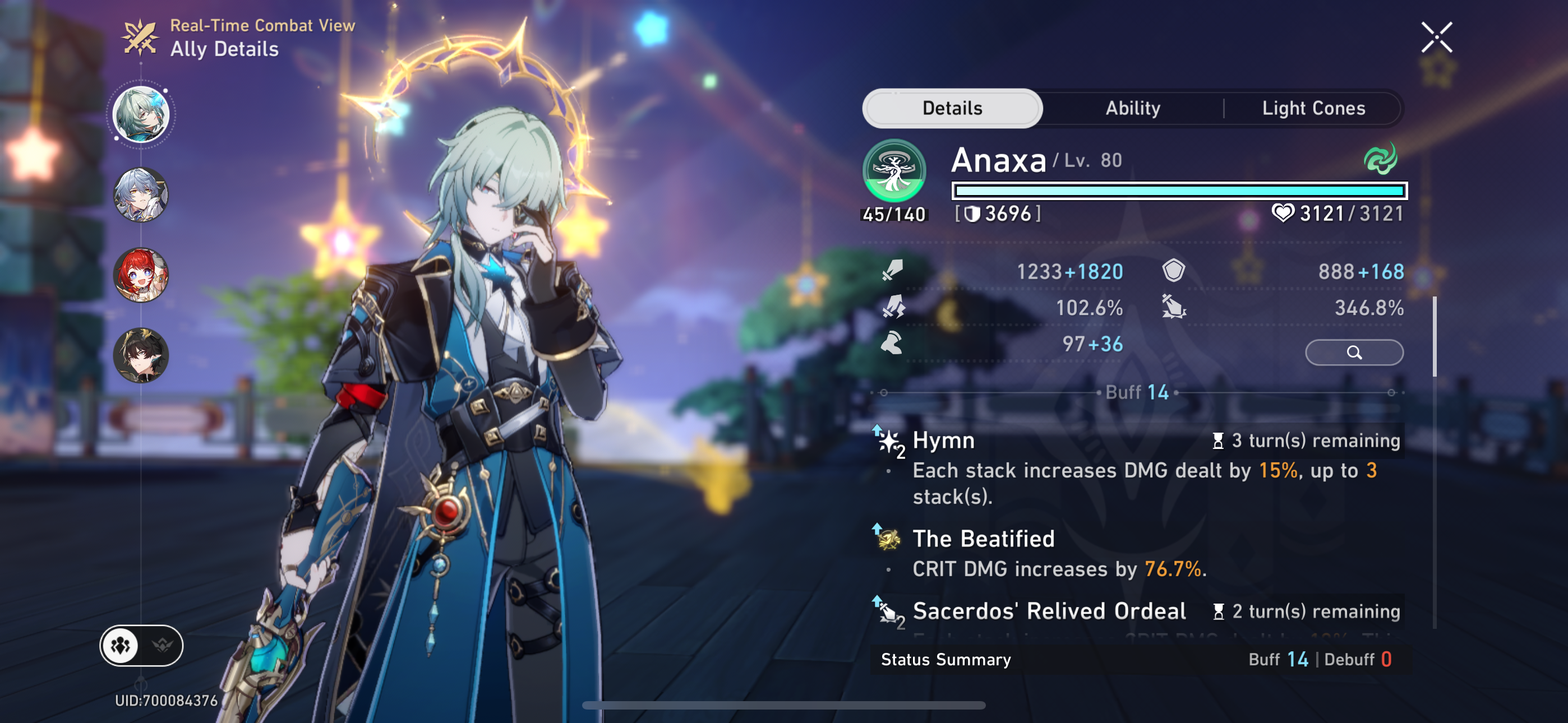The image size is (1568, 723).
Task: Select the Details tab
Action: click(952, 108)
